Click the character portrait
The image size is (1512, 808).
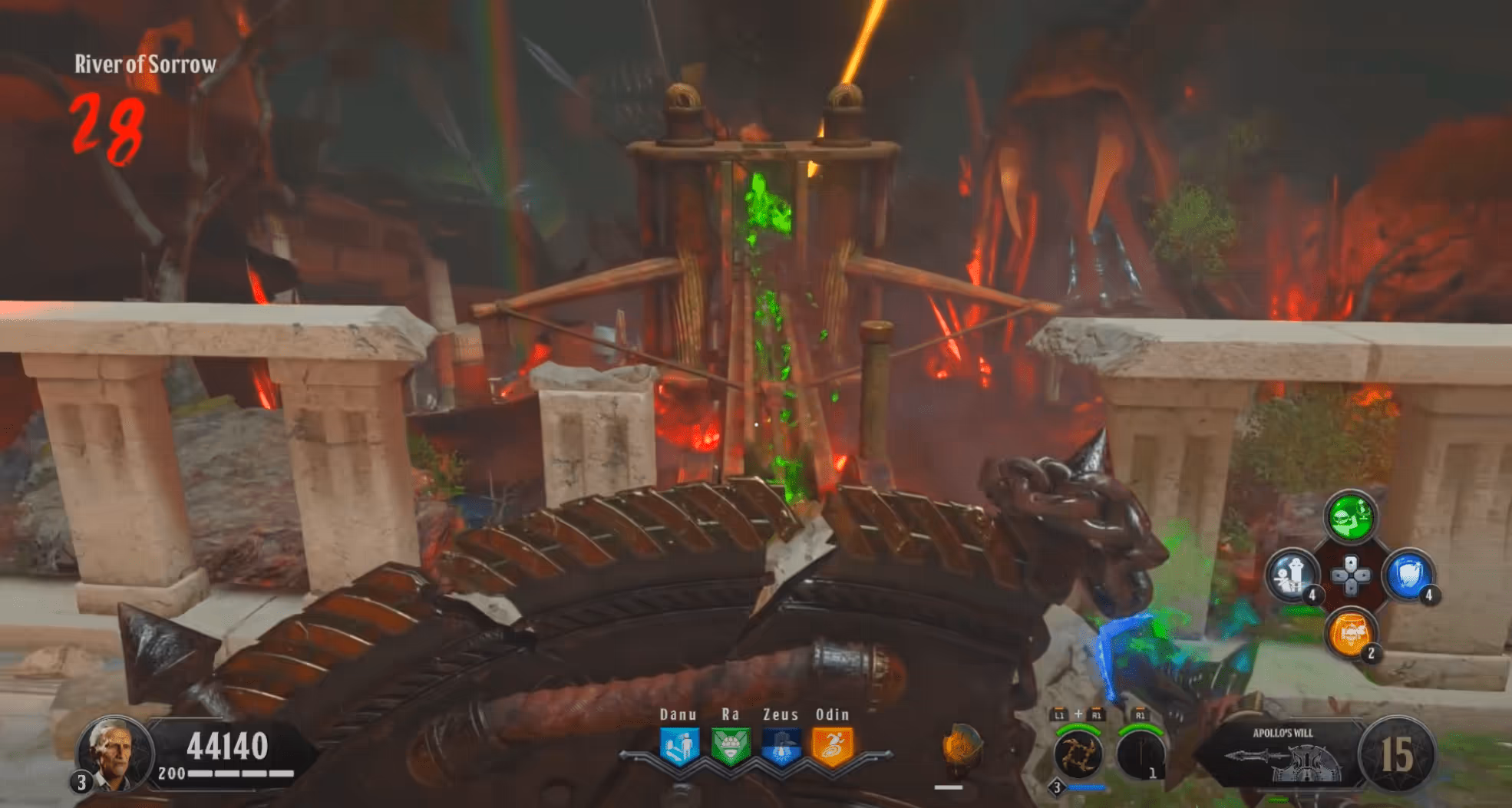coord(114,754)
